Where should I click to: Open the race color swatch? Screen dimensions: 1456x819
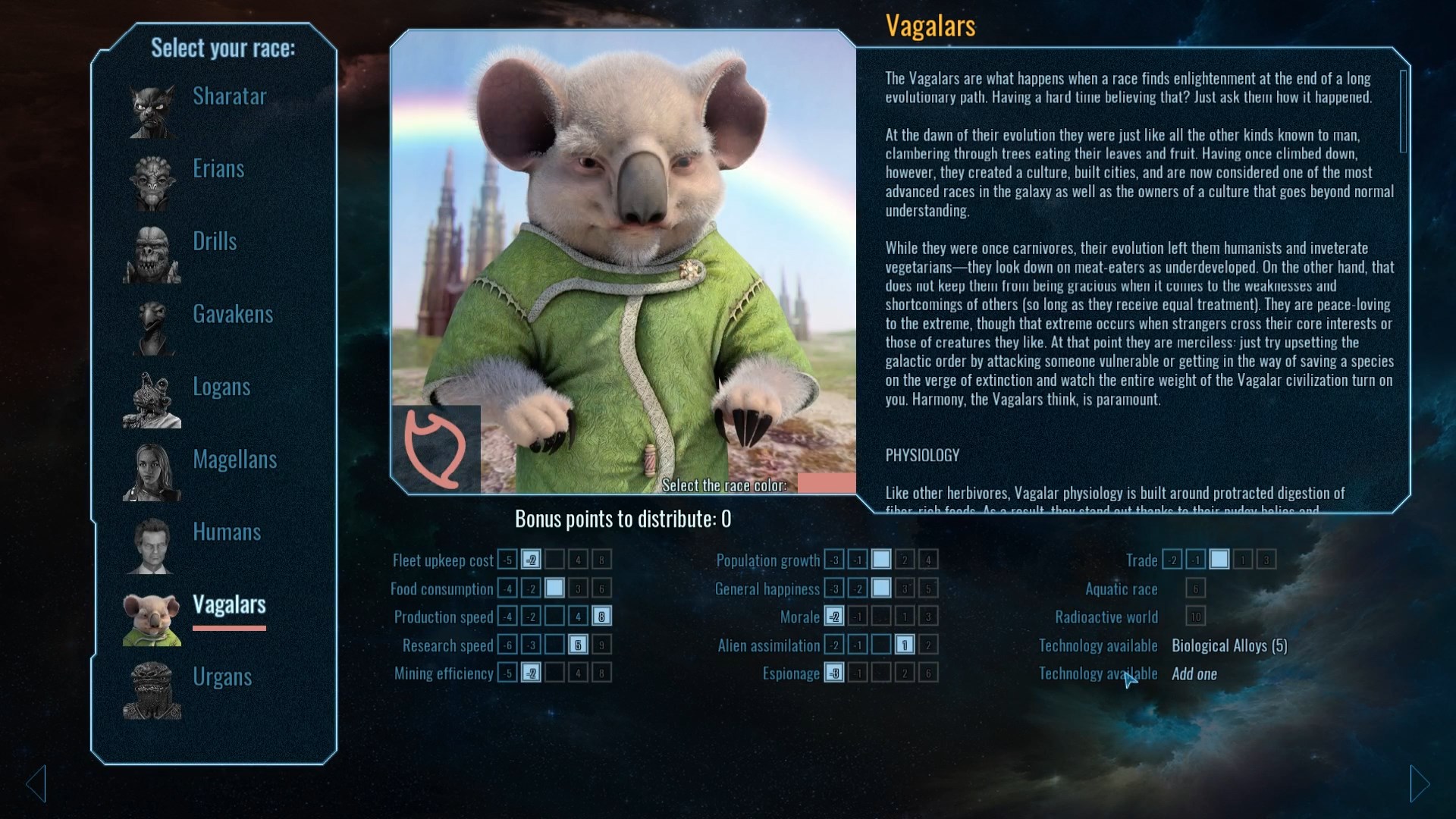point(826,484)
